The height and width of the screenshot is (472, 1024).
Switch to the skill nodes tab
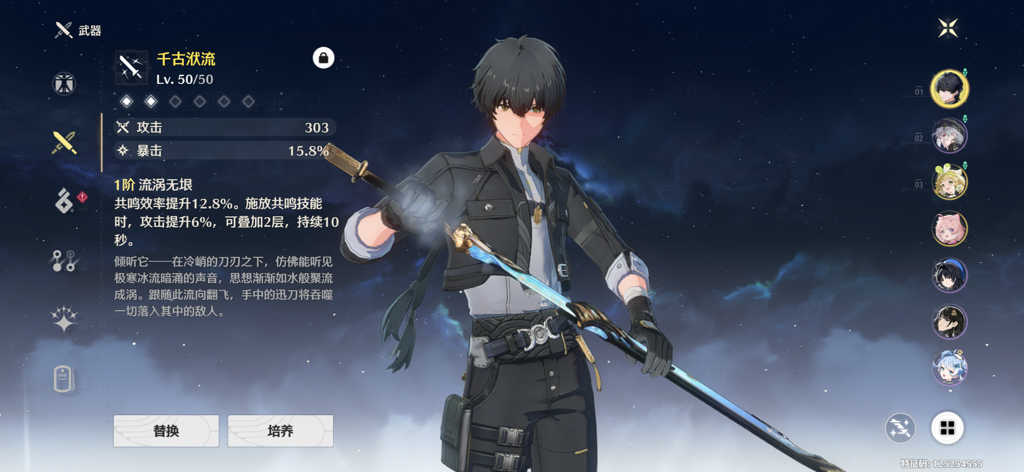[x=65, y=261]
